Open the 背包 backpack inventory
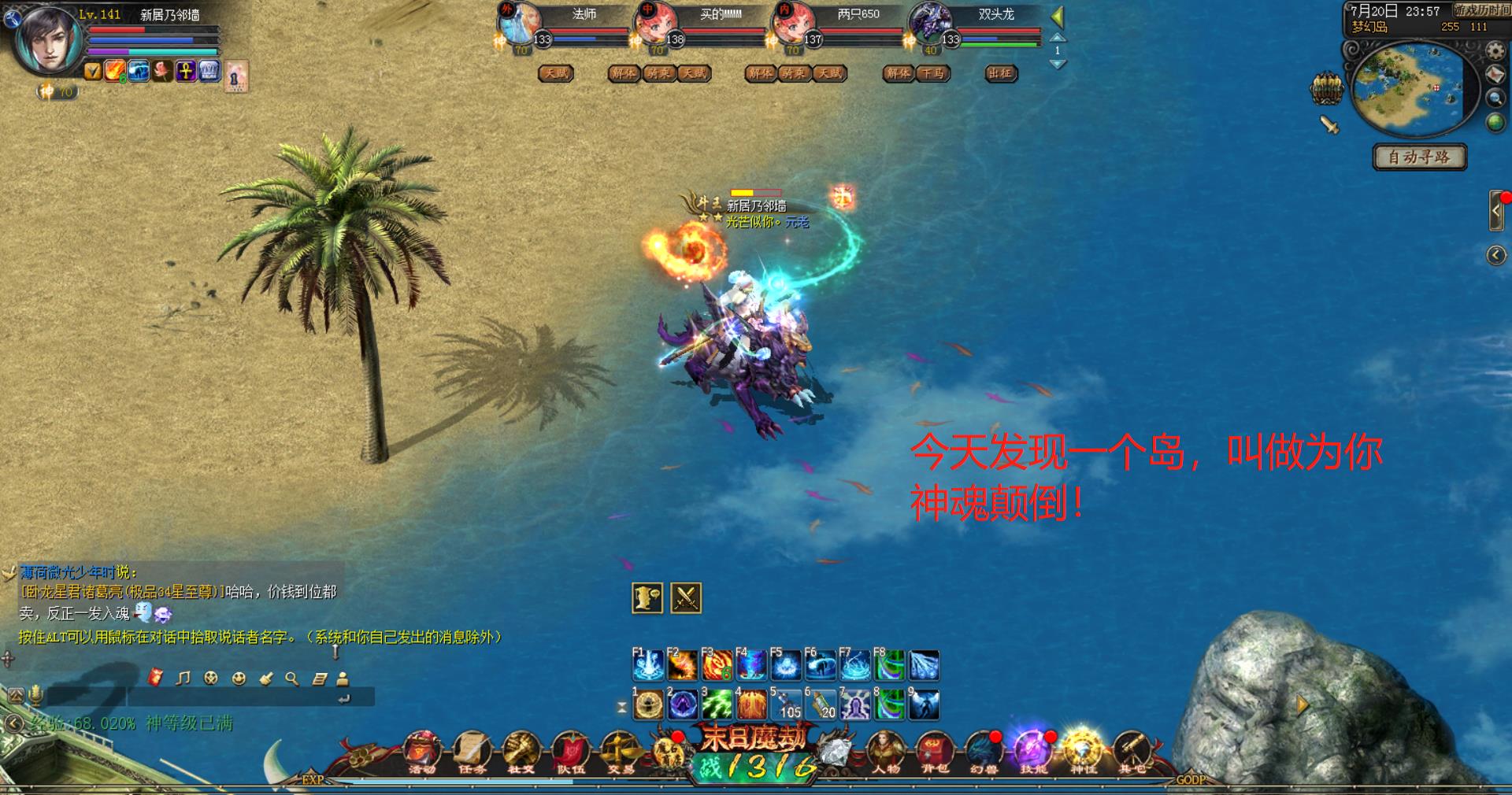The height and width of the screenshot is (795, 1512). click(935, 750)
